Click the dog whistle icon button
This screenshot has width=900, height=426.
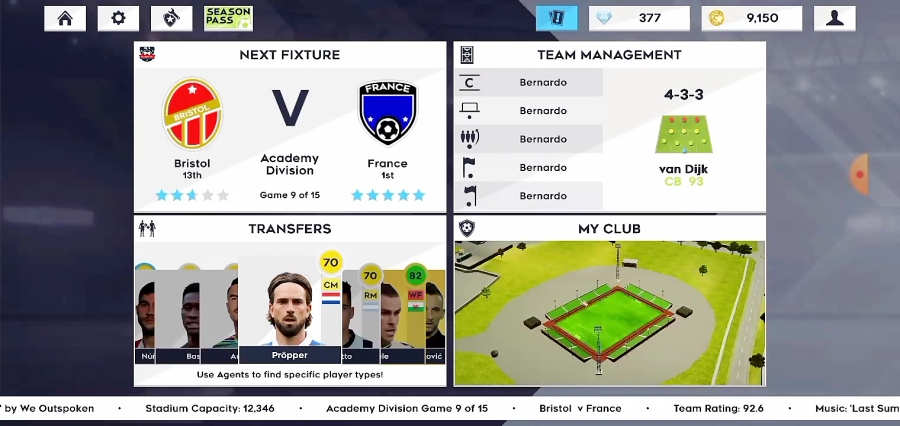171,18
